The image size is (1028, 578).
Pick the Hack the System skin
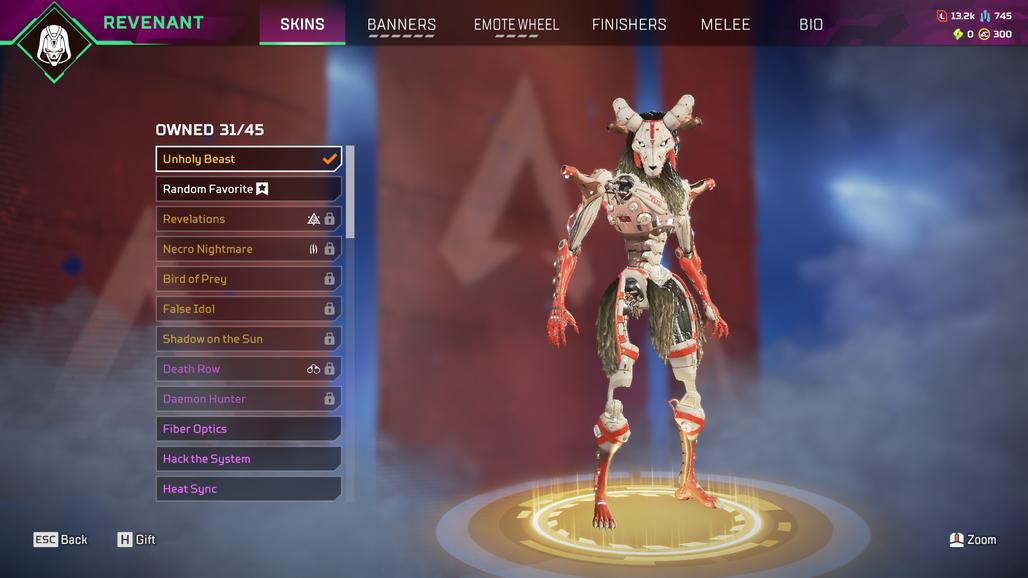[248, 459]
